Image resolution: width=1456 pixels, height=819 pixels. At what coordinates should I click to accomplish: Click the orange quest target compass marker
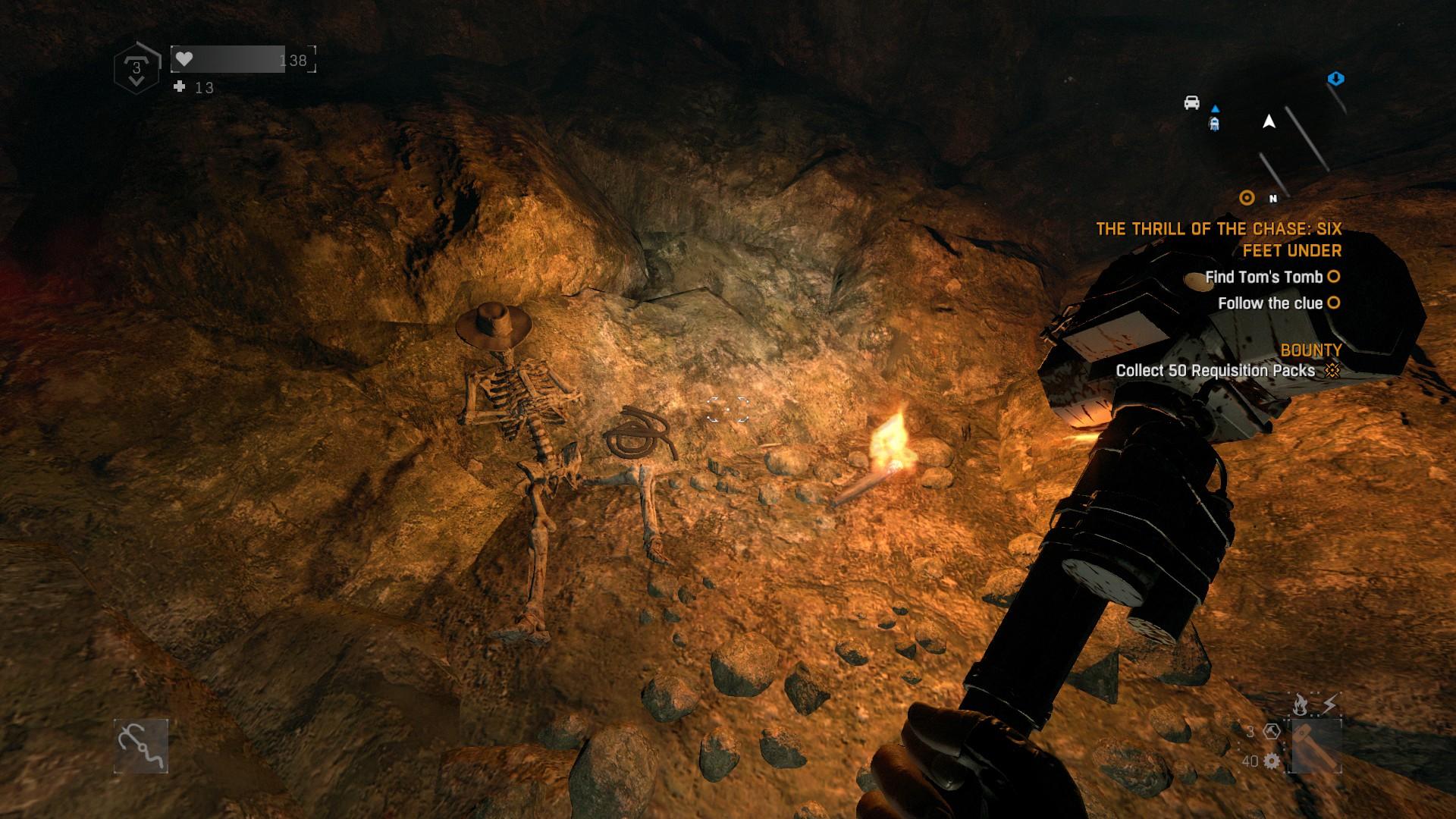(x=1247, y=198)
